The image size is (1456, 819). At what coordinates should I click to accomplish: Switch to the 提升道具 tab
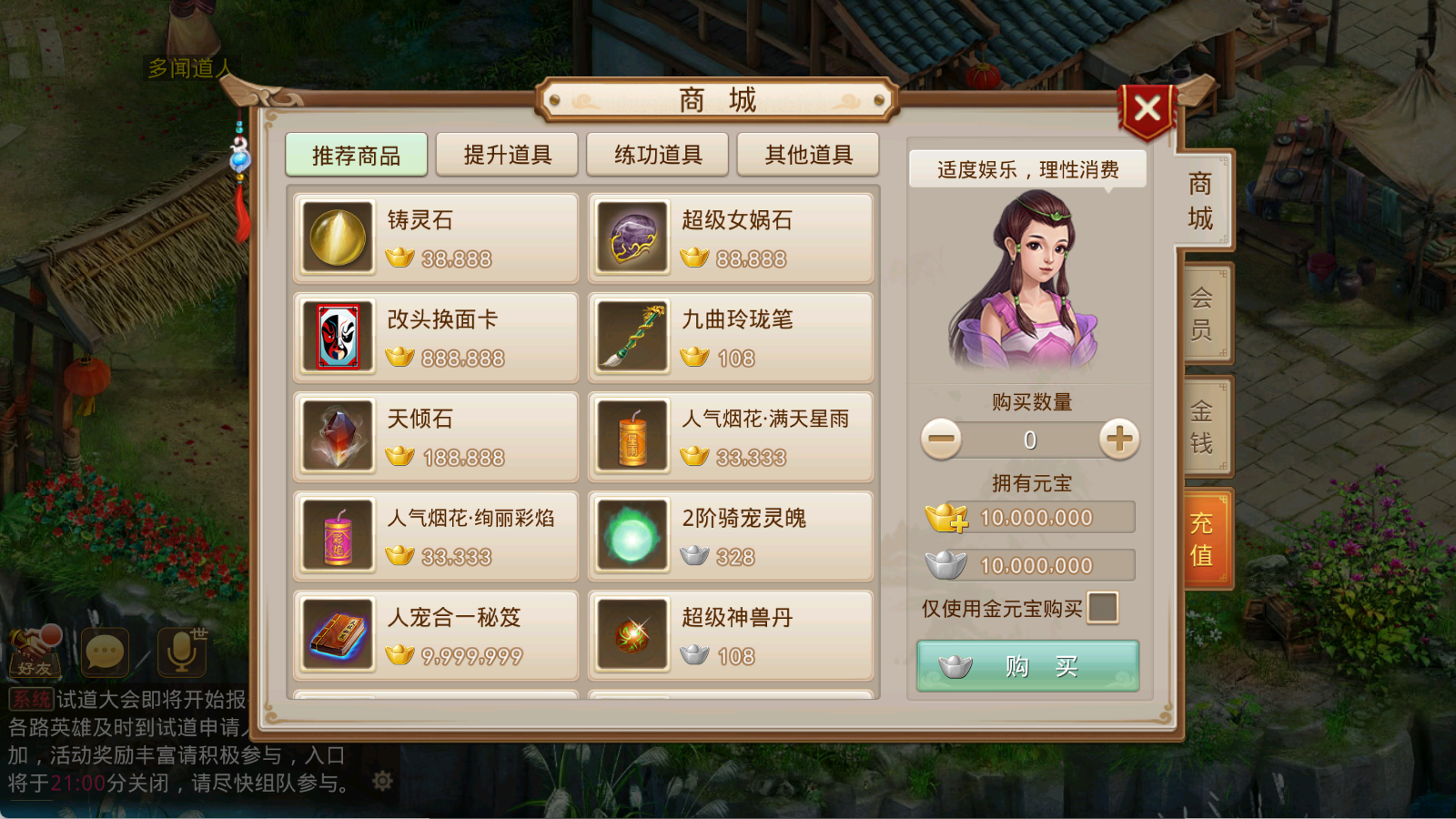pos(506,154)
